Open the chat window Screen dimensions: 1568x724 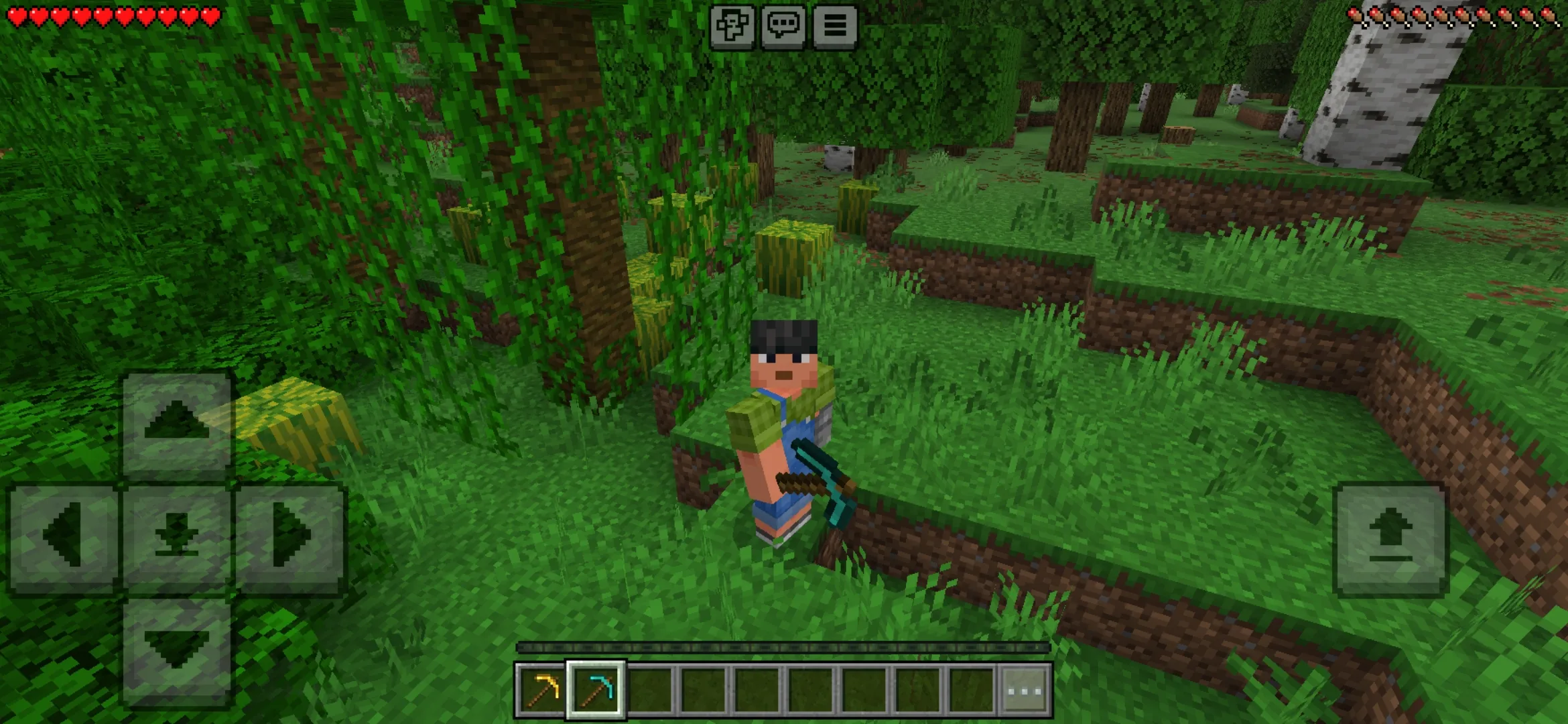point(783,27)
